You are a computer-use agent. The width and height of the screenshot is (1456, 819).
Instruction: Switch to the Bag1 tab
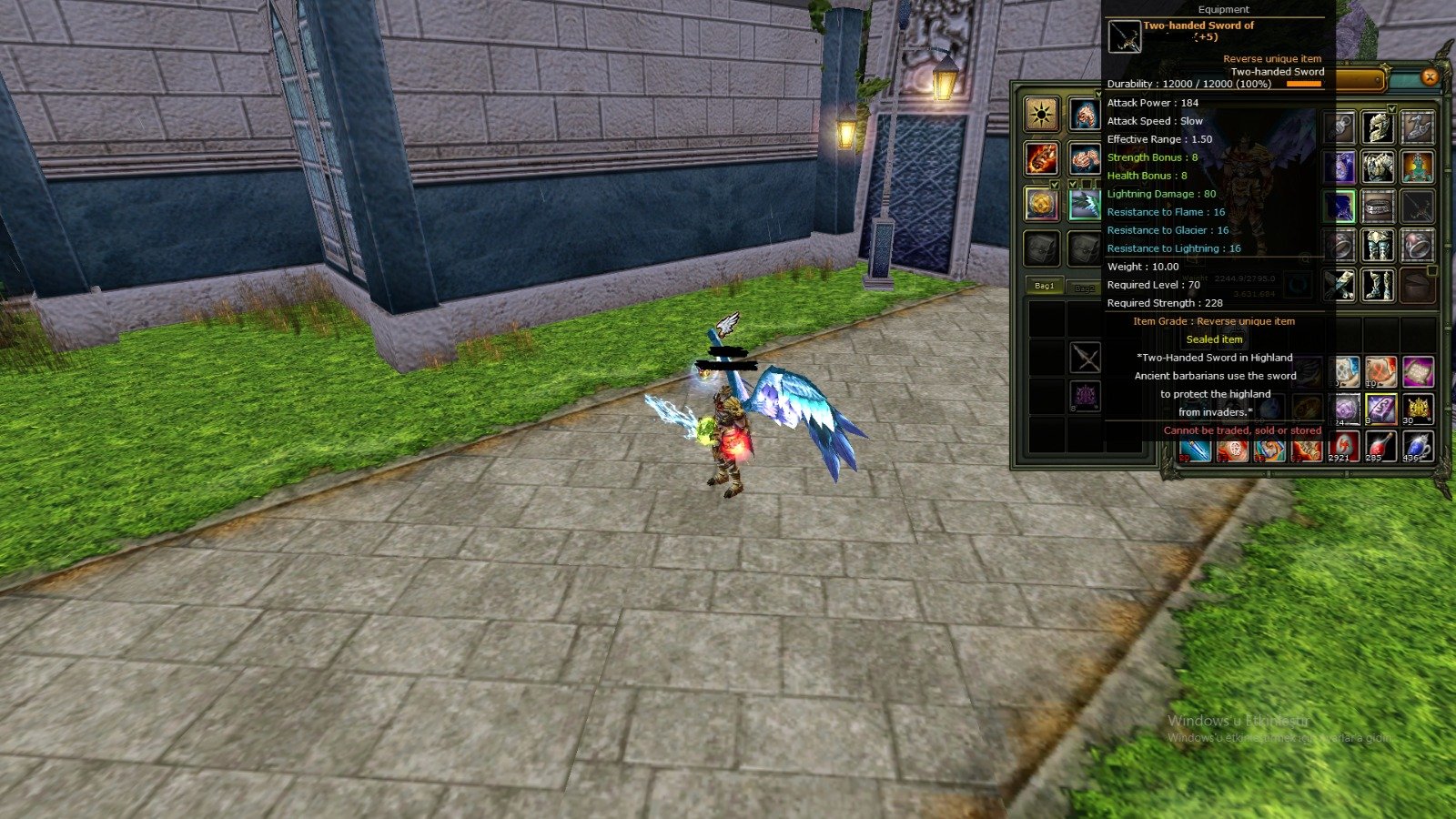(x=1043, y=284)
